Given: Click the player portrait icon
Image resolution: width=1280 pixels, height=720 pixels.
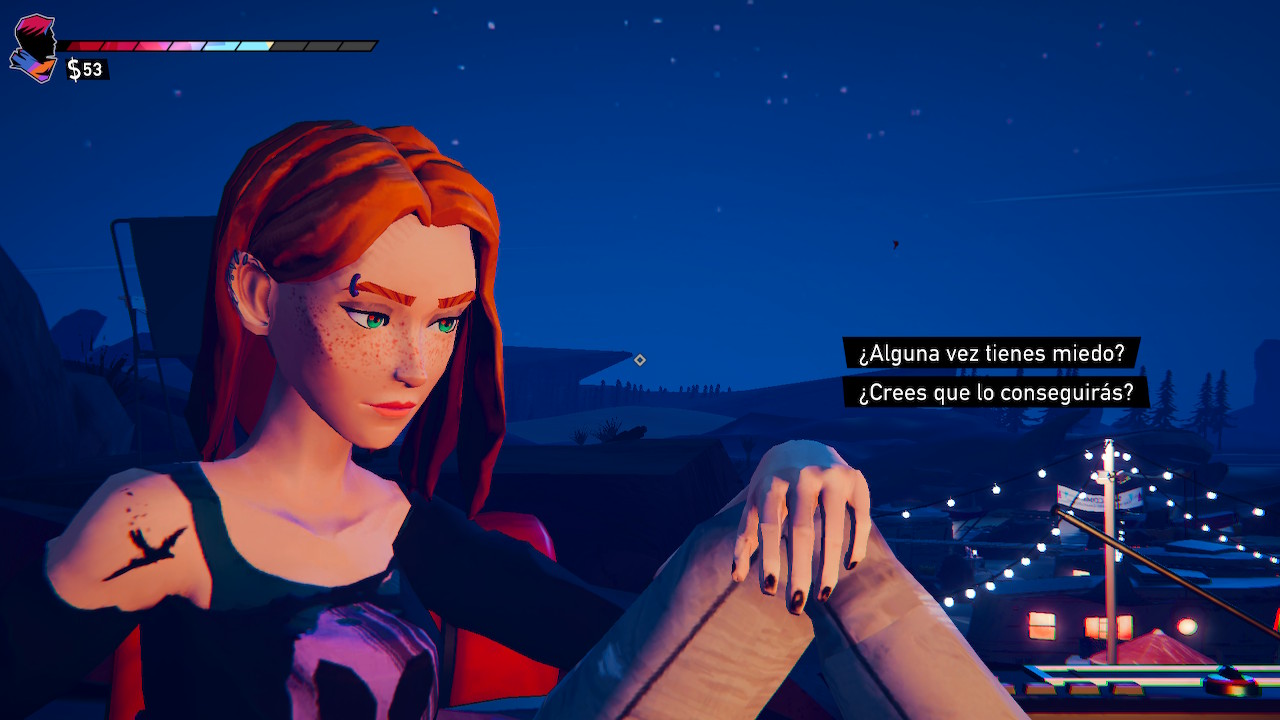Looking at the screenshot, I should tap(34, 48).
